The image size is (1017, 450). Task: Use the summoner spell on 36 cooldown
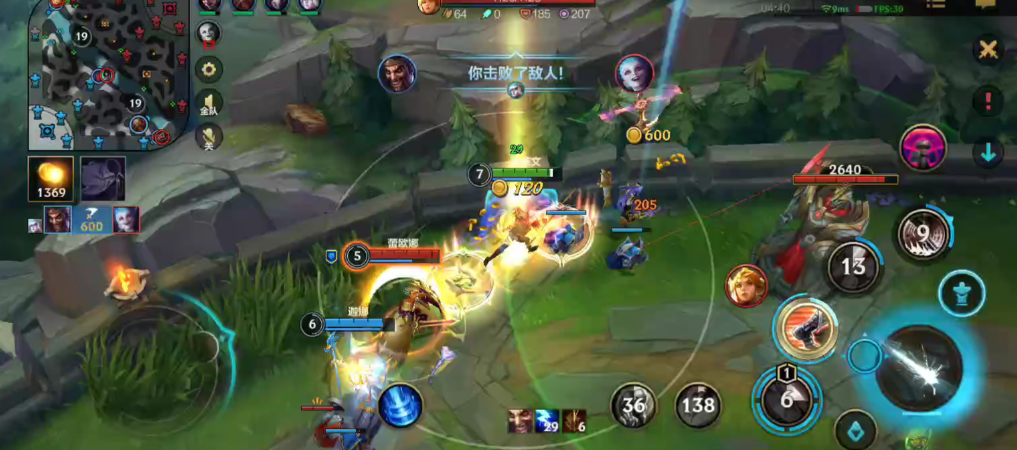point(634,405)
